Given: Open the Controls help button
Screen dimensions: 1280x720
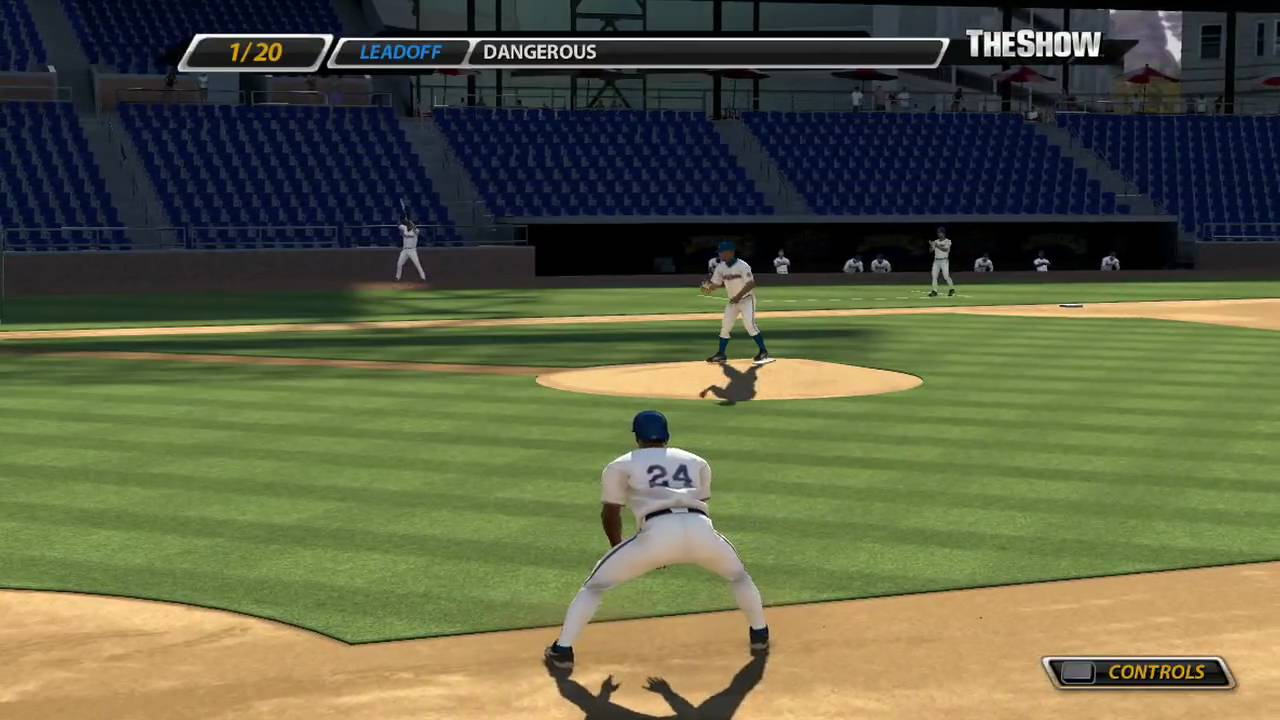Looking at the screenshot, I should tap(1139, 672).
